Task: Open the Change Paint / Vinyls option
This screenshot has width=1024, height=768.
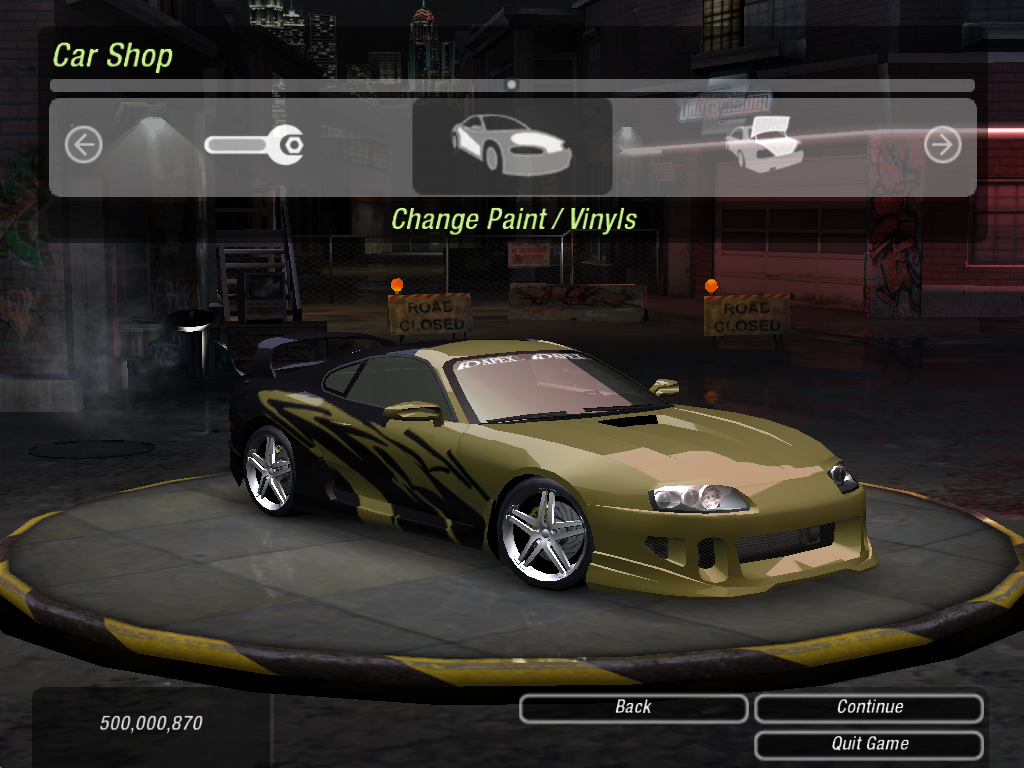Action: [512, 146]
